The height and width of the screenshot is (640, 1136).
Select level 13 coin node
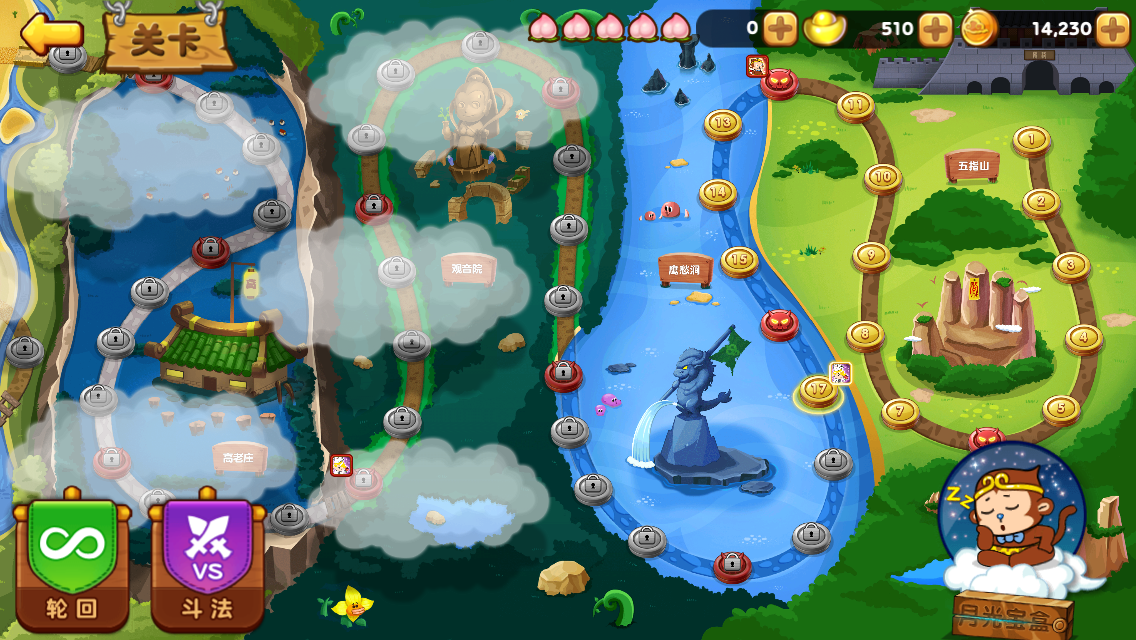click(722, 123)
